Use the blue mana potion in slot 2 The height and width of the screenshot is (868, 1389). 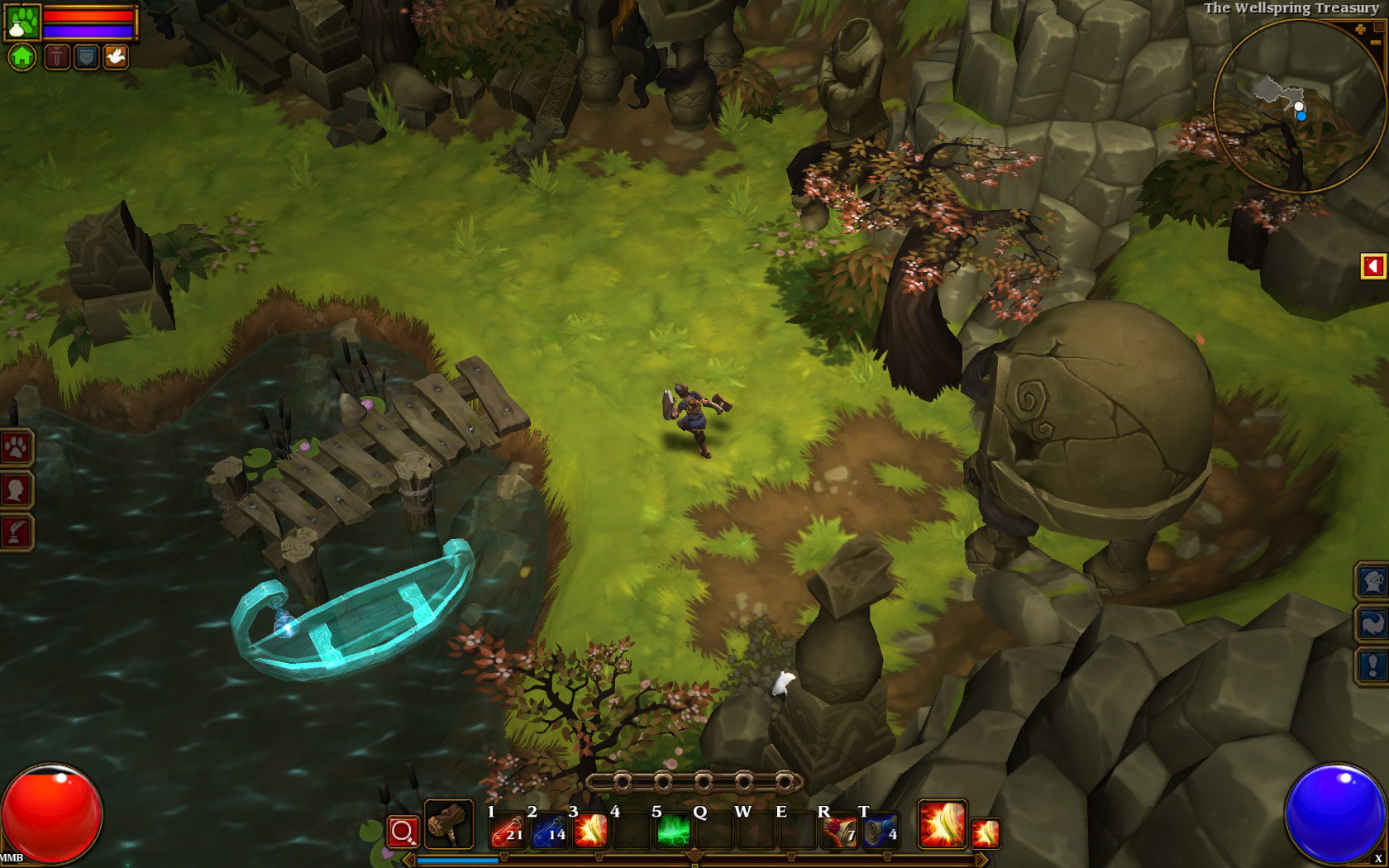(549, 831)
